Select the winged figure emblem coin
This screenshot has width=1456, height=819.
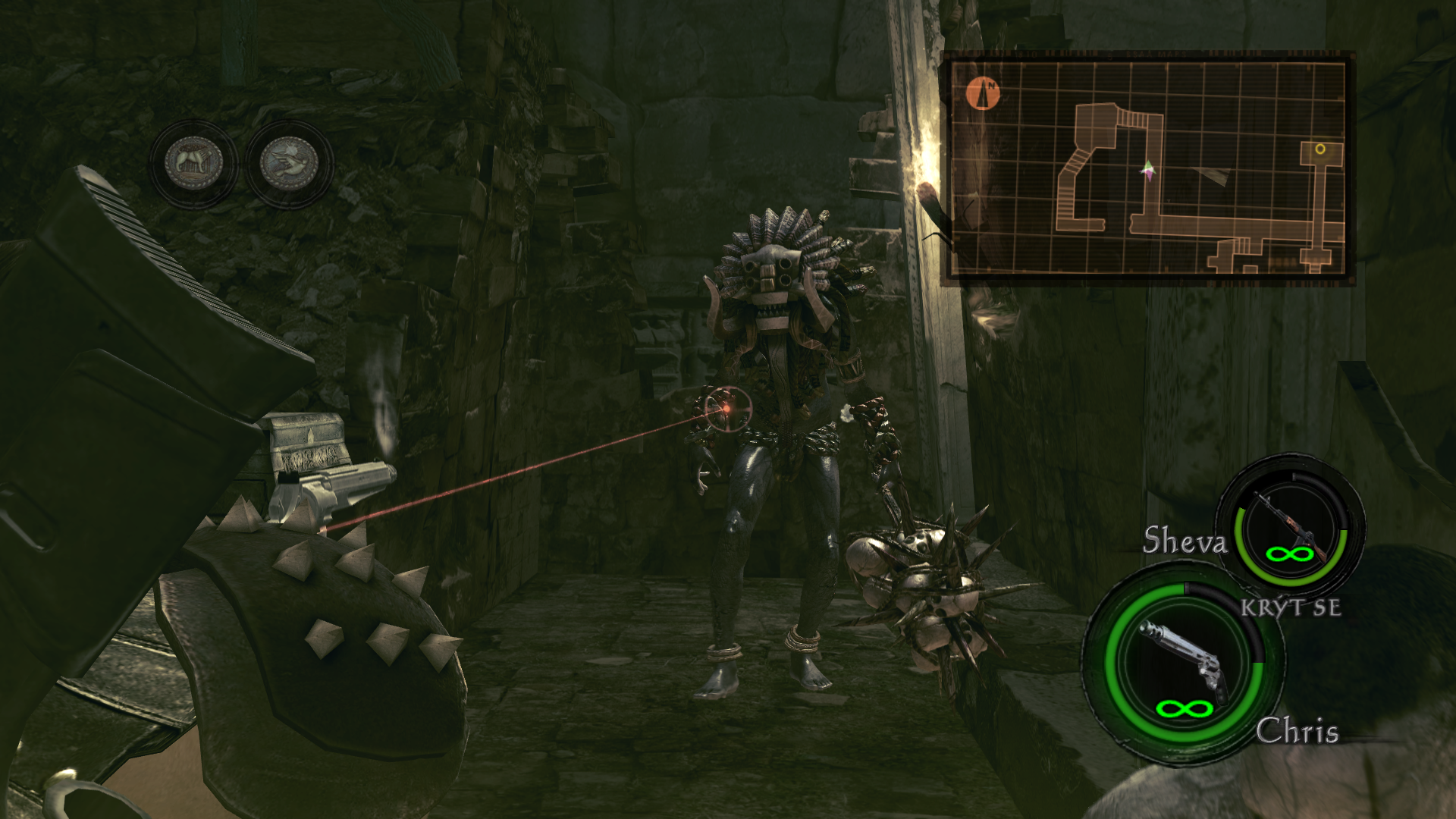click(x=289, y=164)
